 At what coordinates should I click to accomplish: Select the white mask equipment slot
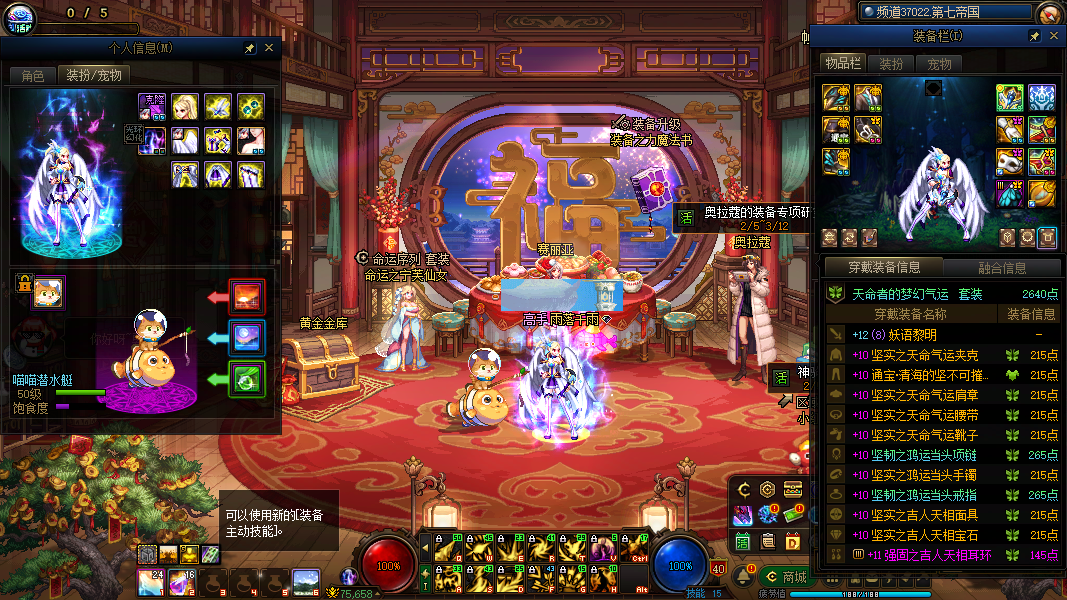click(1009, 160)
